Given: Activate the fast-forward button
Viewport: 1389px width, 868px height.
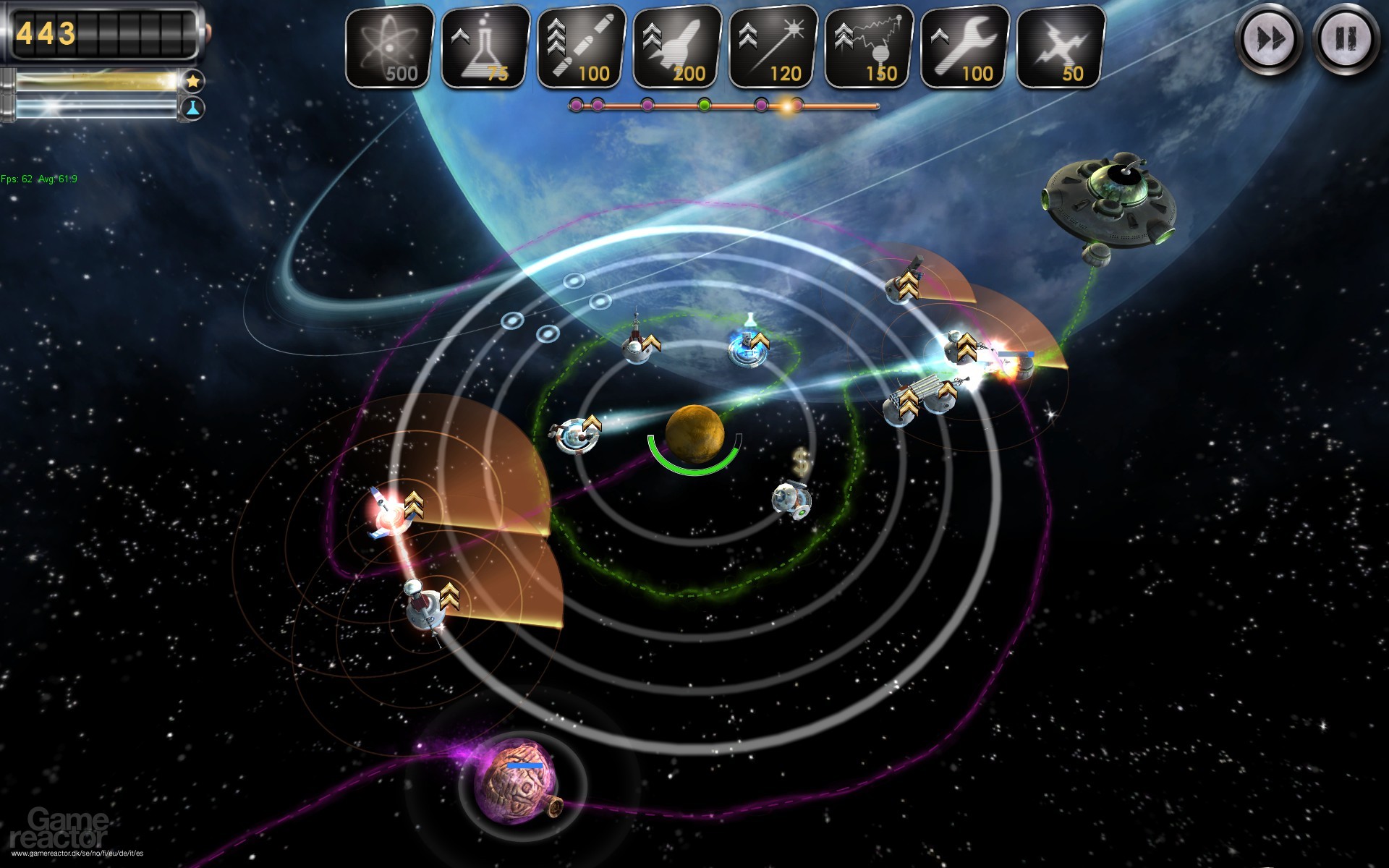Looking at the screenshot, I should click(x=1269, y=38).
